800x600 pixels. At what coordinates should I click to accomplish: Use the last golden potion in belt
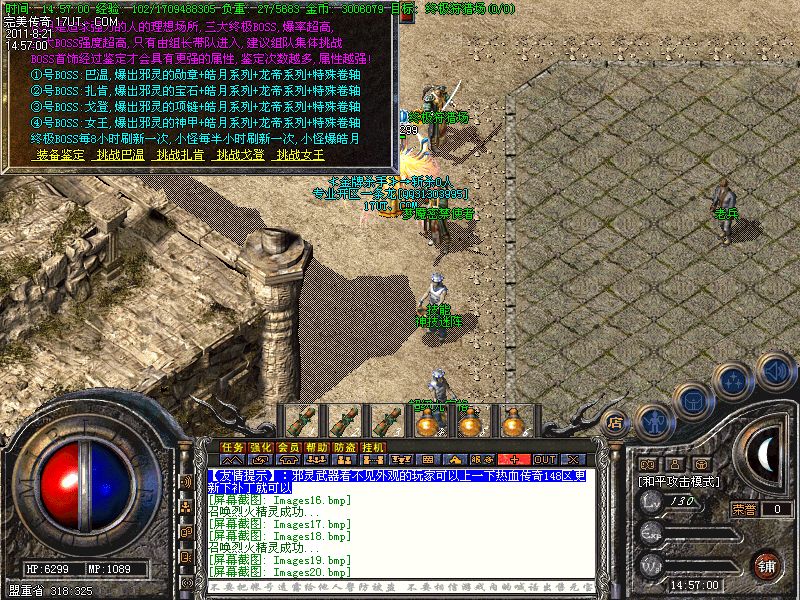click(514, 420)
